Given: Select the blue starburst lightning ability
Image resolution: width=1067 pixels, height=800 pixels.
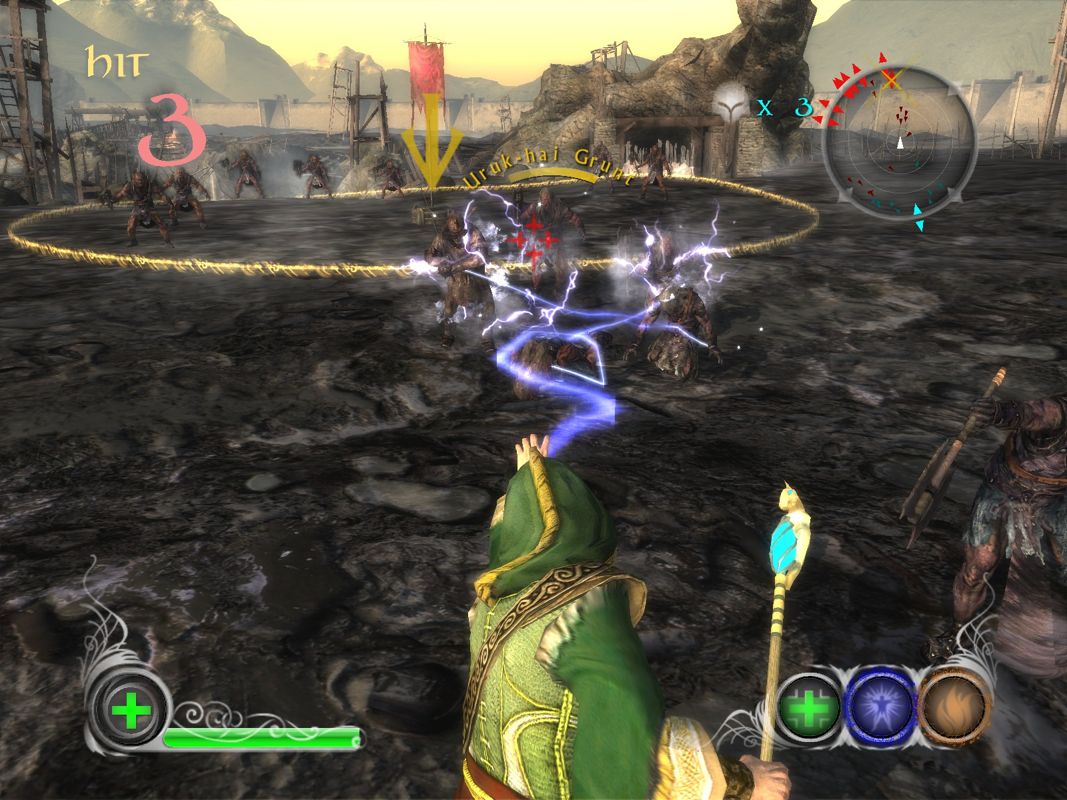Looking at the screenshot, I should 881,708.
